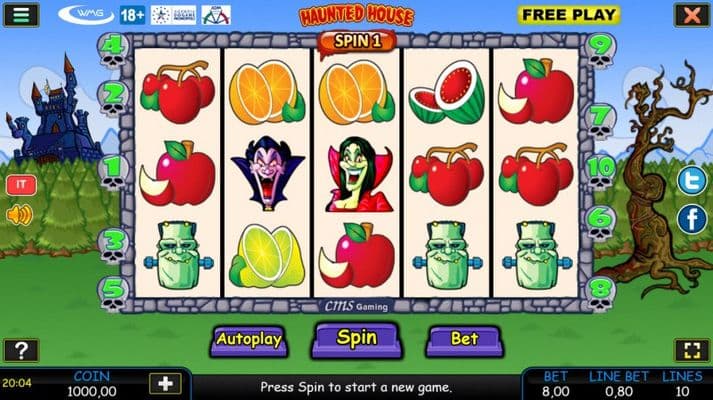Viewport: 713px width, 400px height.
Task: Spin the reels
Action: pyautogui.click(x=356, y=338)
